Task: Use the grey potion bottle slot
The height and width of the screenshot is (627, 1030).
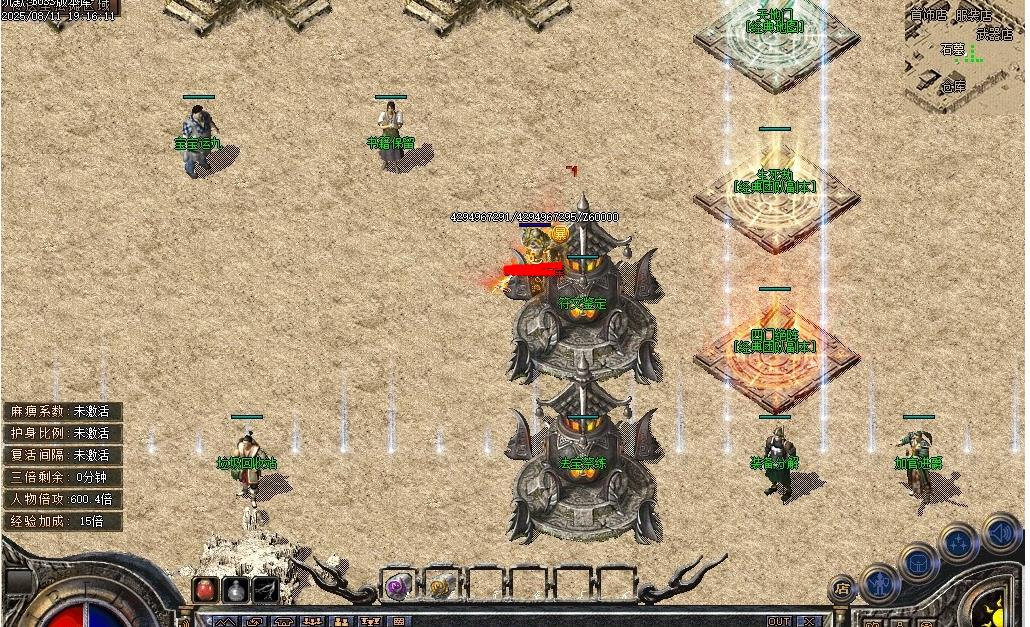Action: click(236, 589)
